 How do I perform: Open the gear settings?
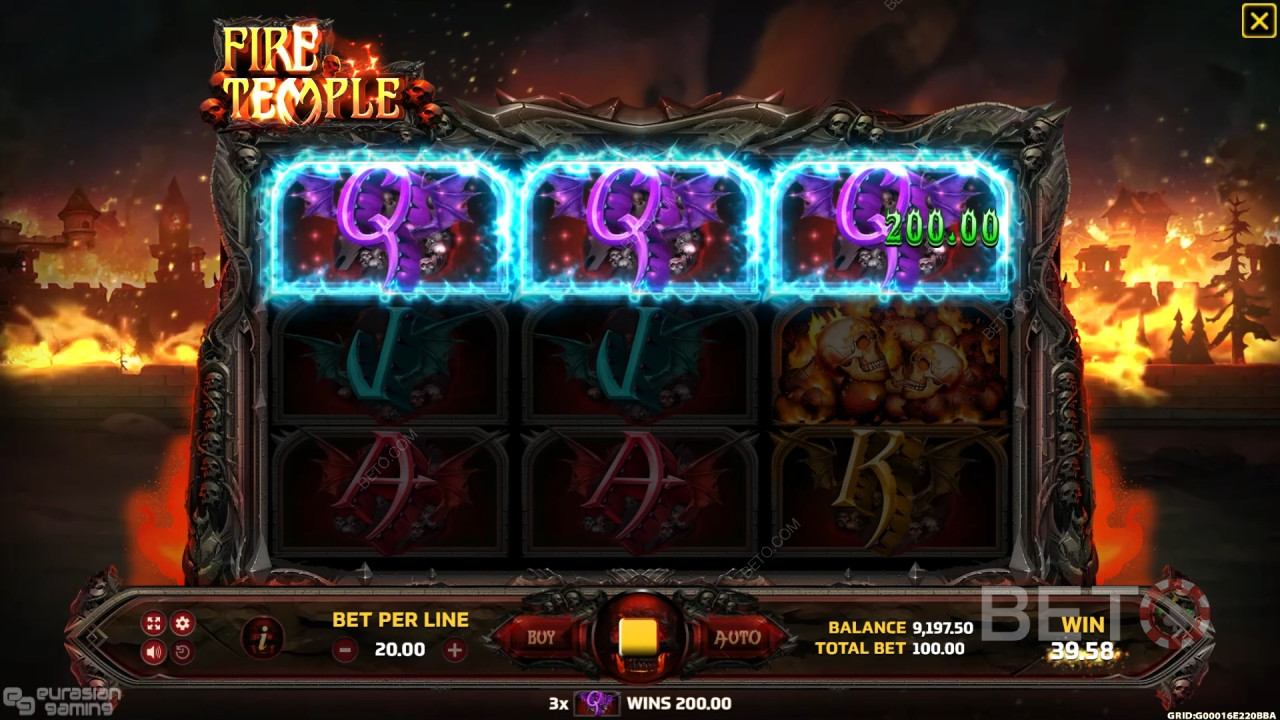point(182,624)
